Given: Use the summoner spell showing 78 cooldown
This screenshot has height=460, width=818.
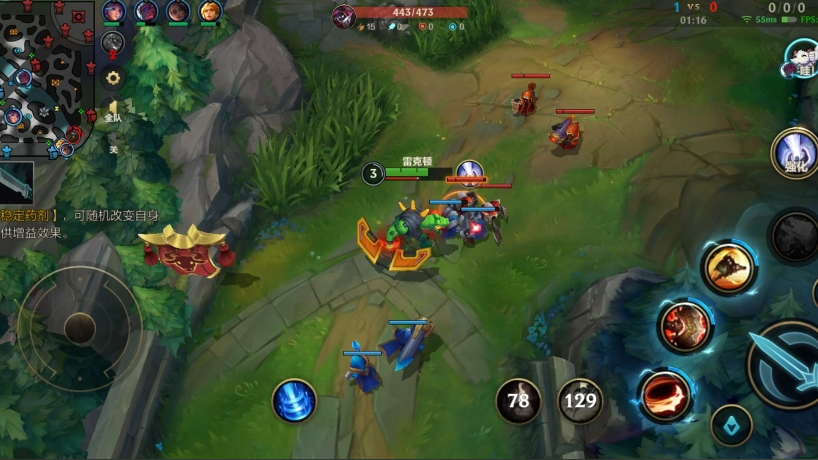Looking at the screenshot, I should click(518, 401).
